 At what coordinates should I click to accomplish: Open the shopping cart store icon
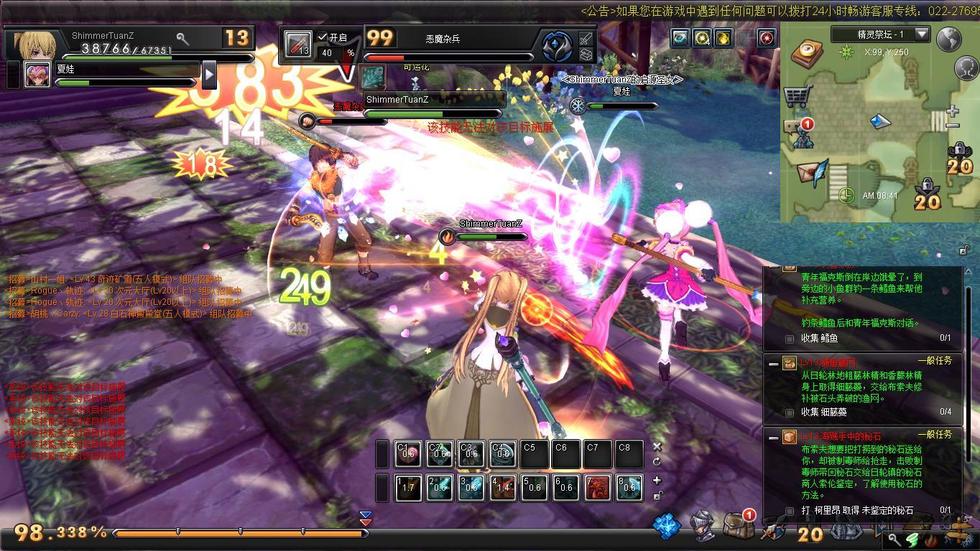pyautogui.click(x=797, y=97)
